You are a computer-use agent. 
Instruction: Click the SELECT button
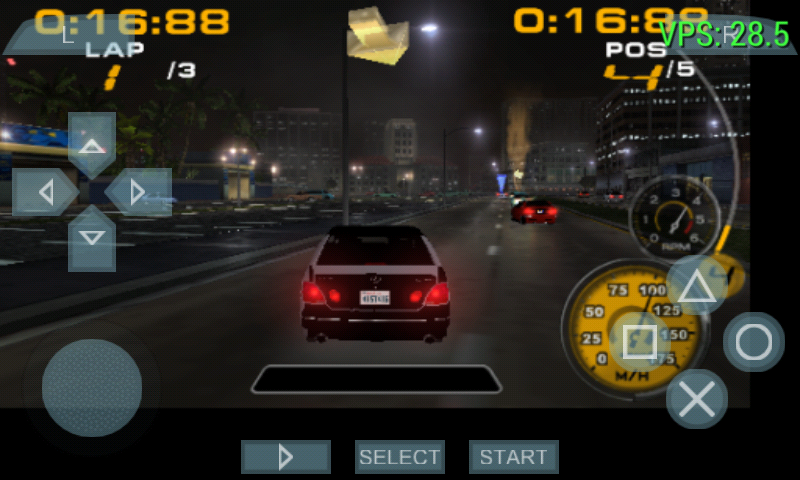(x=400, y=457)
